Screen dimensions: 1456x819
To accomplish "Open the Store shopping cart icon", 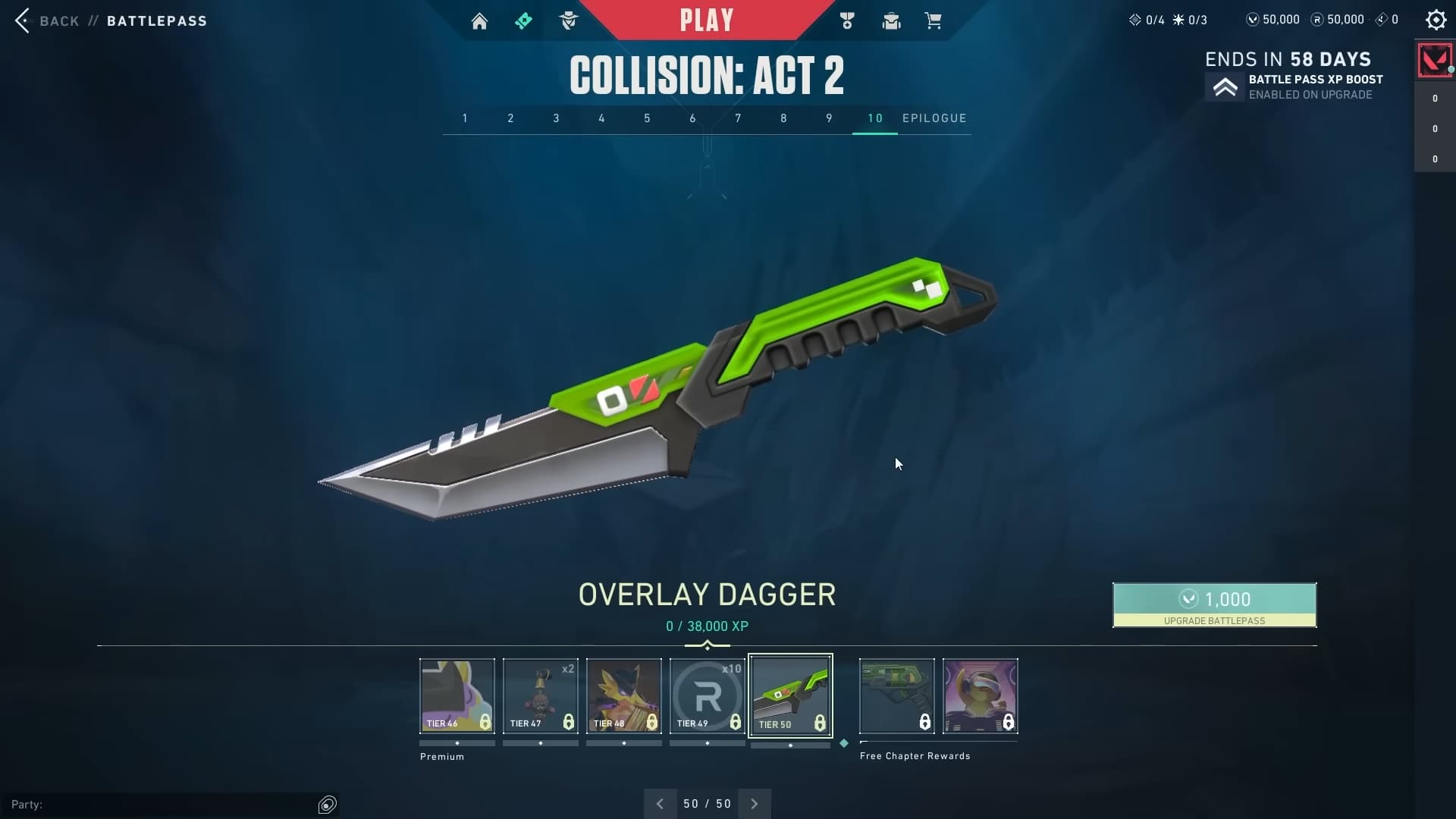I will click(x=934, y=20).
